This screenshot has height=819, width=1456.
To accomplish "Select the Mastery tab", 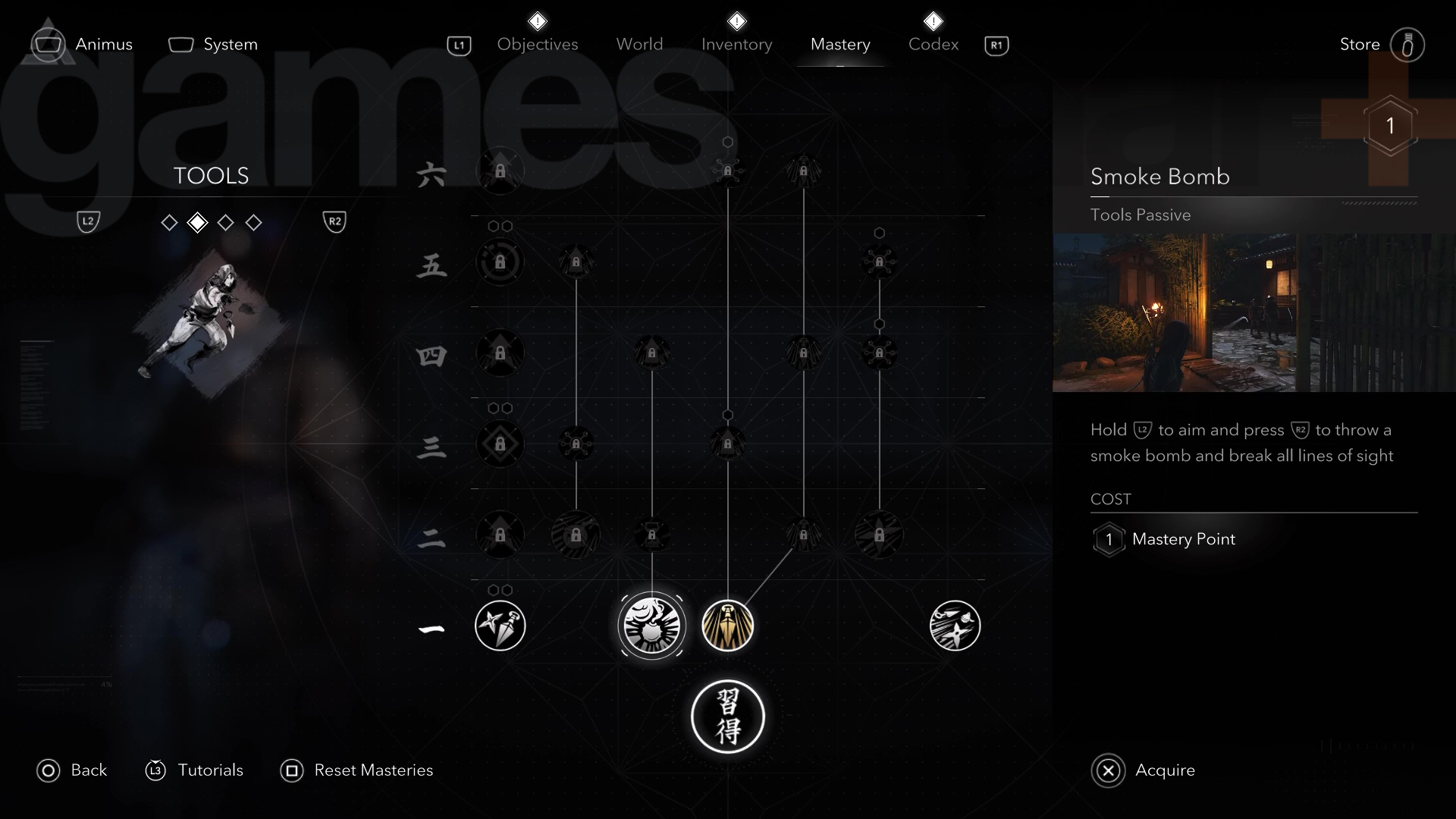I will click(x=839, y=45).
